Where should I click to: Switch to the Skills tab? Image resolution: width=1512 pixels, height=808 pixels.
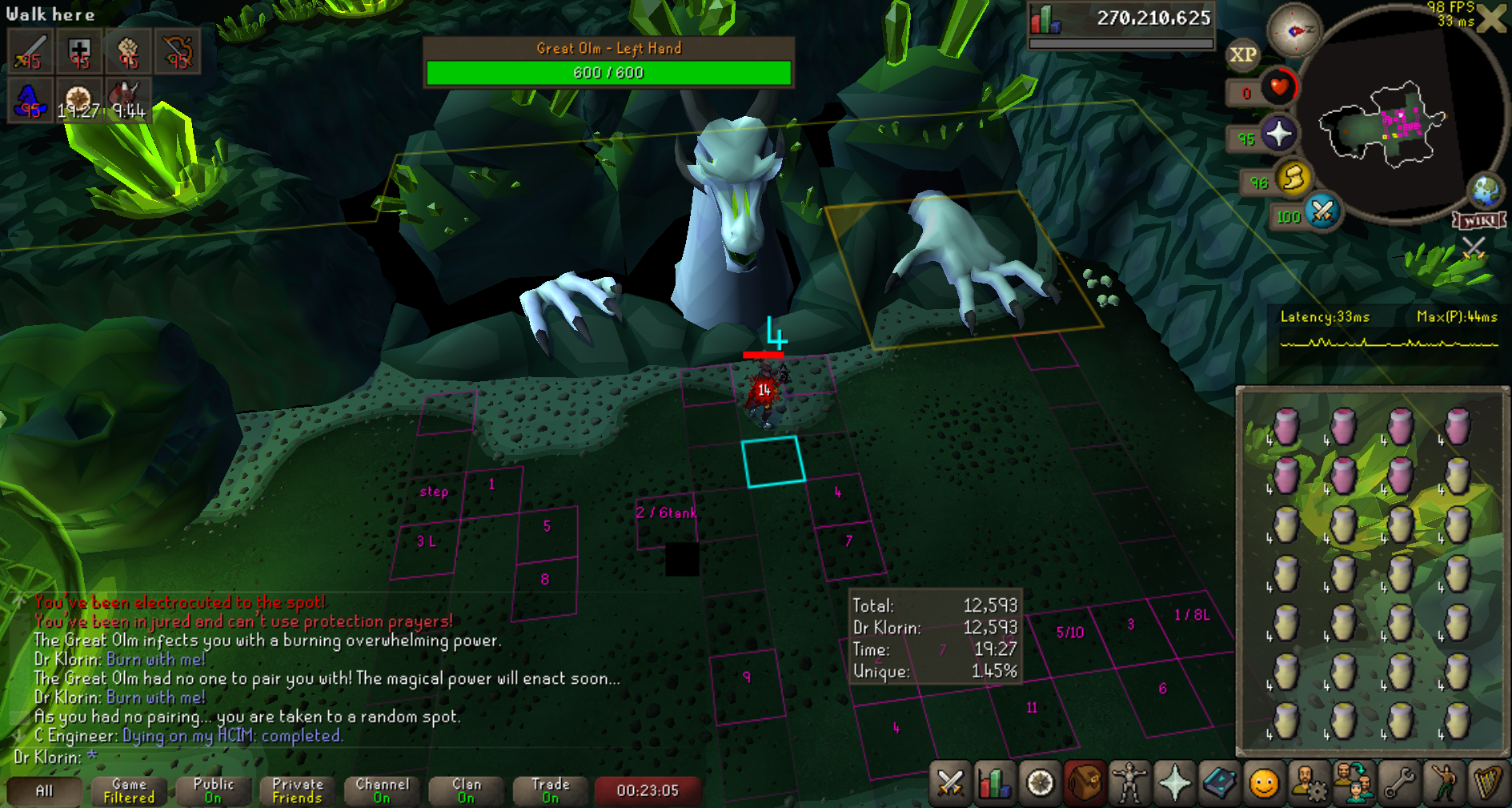pos(995,782)
